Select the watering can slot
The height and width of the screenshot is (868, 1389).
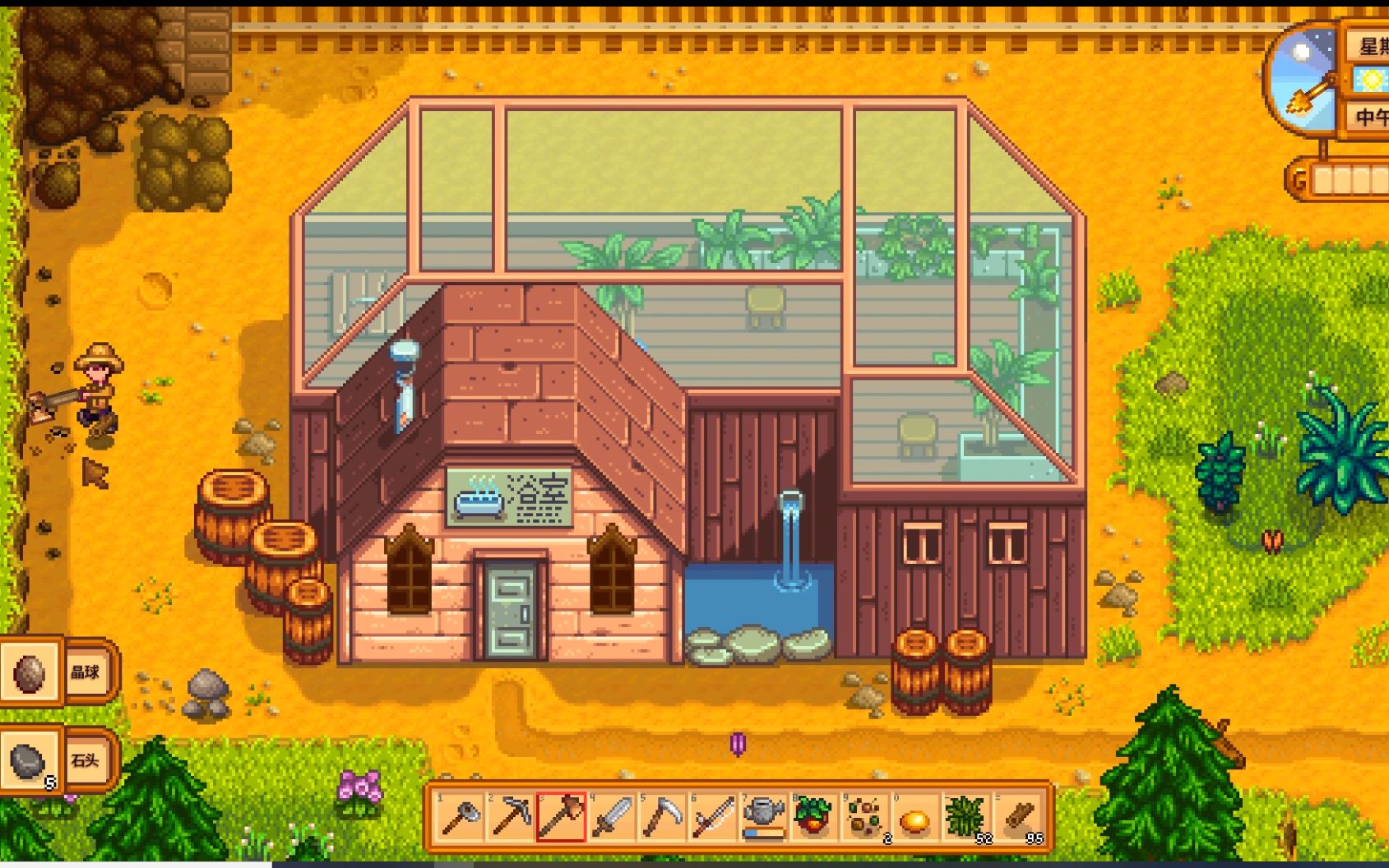coord(764,818)
